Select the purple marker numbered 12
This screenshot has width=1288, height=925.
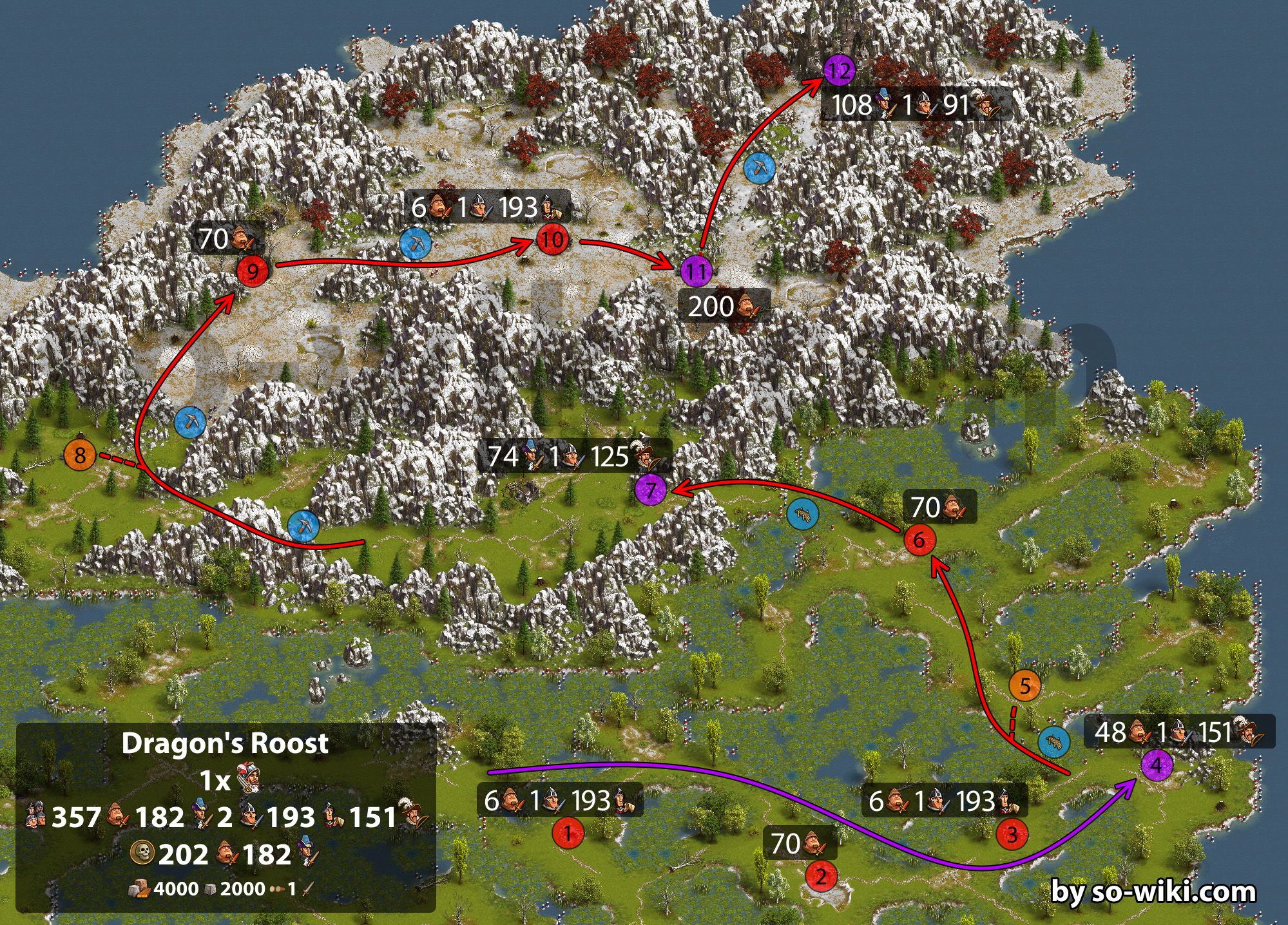click(x=839, y=70)
